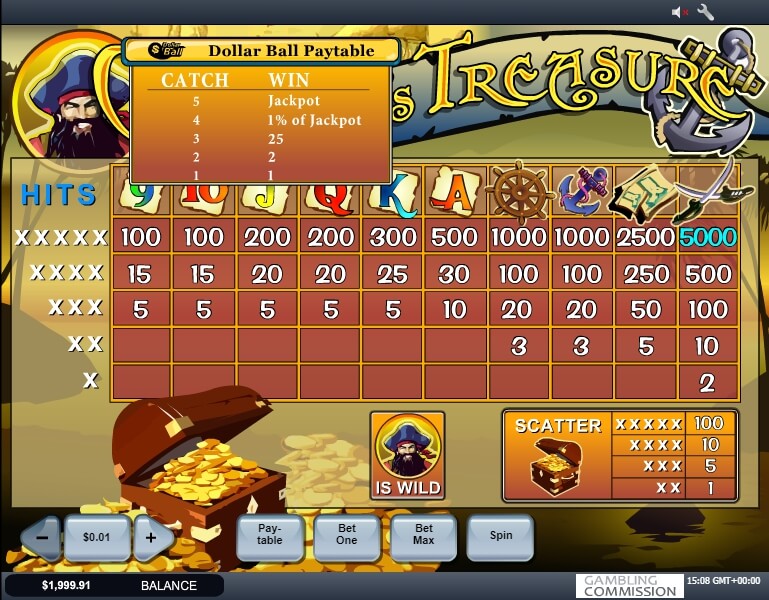This screenshot has width=769, height=600.
Task: Click the Spin button
Action: click(500, 536)
